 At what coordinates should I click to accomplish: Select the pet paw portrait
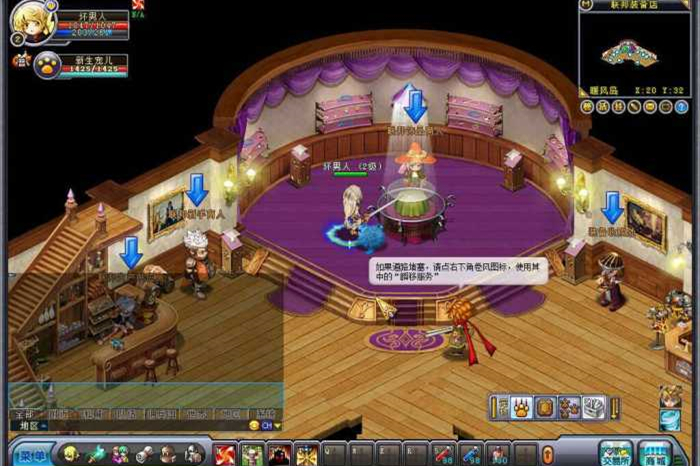tap(47, 65)
